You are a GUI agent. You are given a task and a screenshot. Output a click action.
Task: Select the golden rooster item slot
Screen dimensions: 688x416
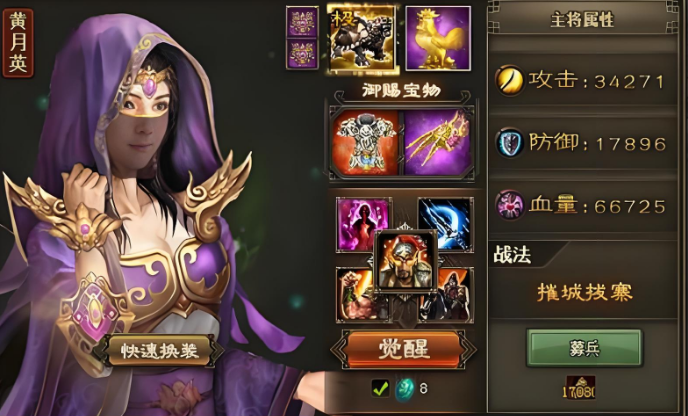[x=438, y=38]
